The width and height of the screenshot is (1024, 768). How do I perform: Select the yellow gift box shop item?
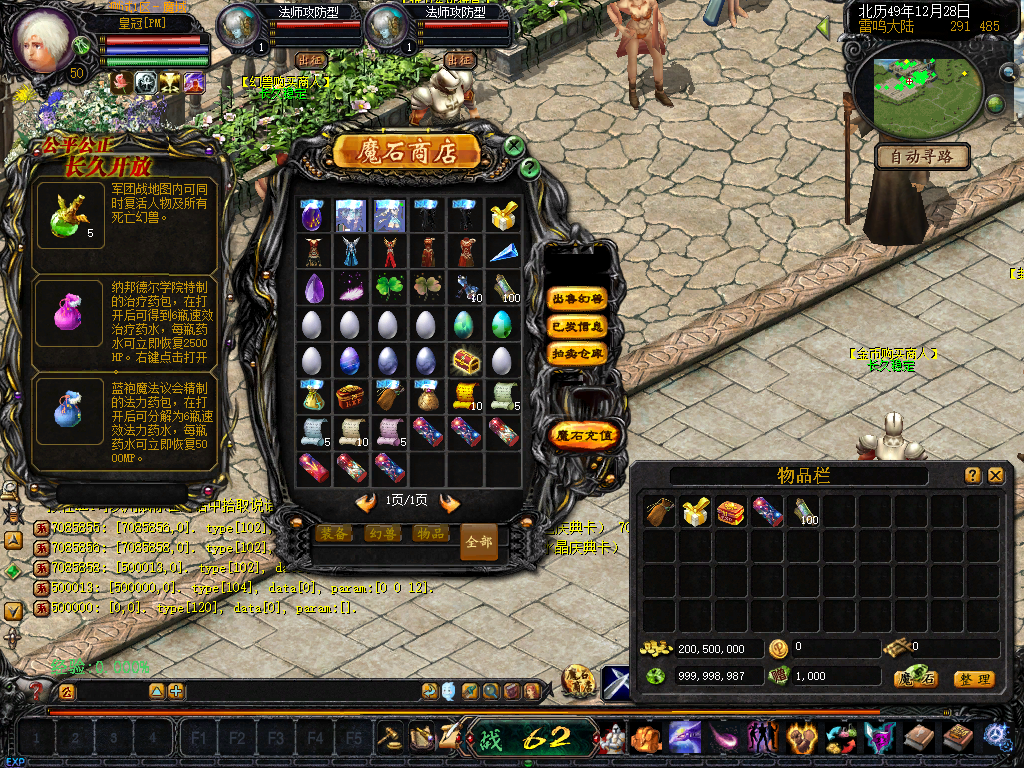coord(503,216)
